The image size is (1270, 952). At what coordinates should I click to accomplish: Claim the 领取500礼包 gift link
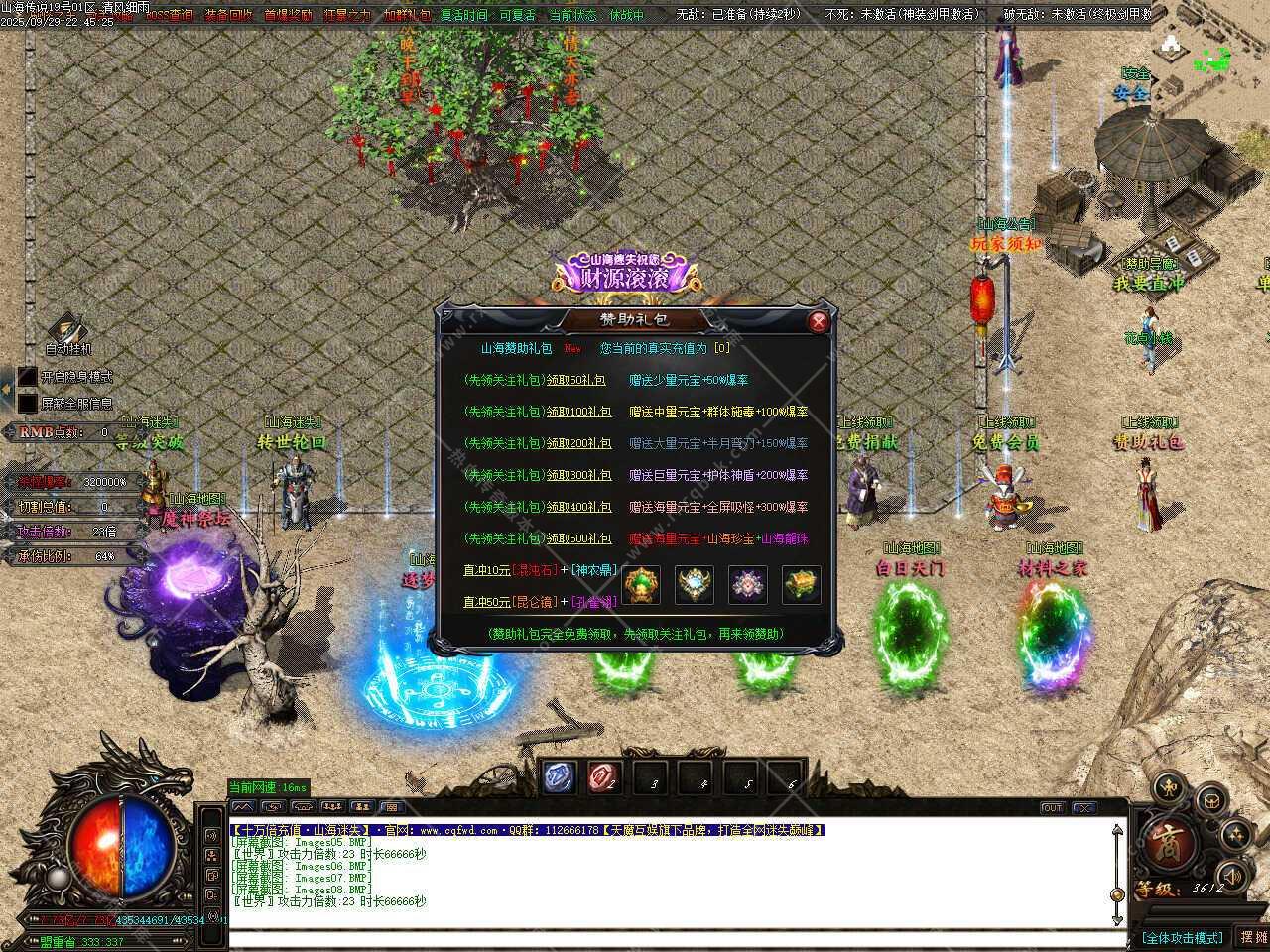[578, 538]
